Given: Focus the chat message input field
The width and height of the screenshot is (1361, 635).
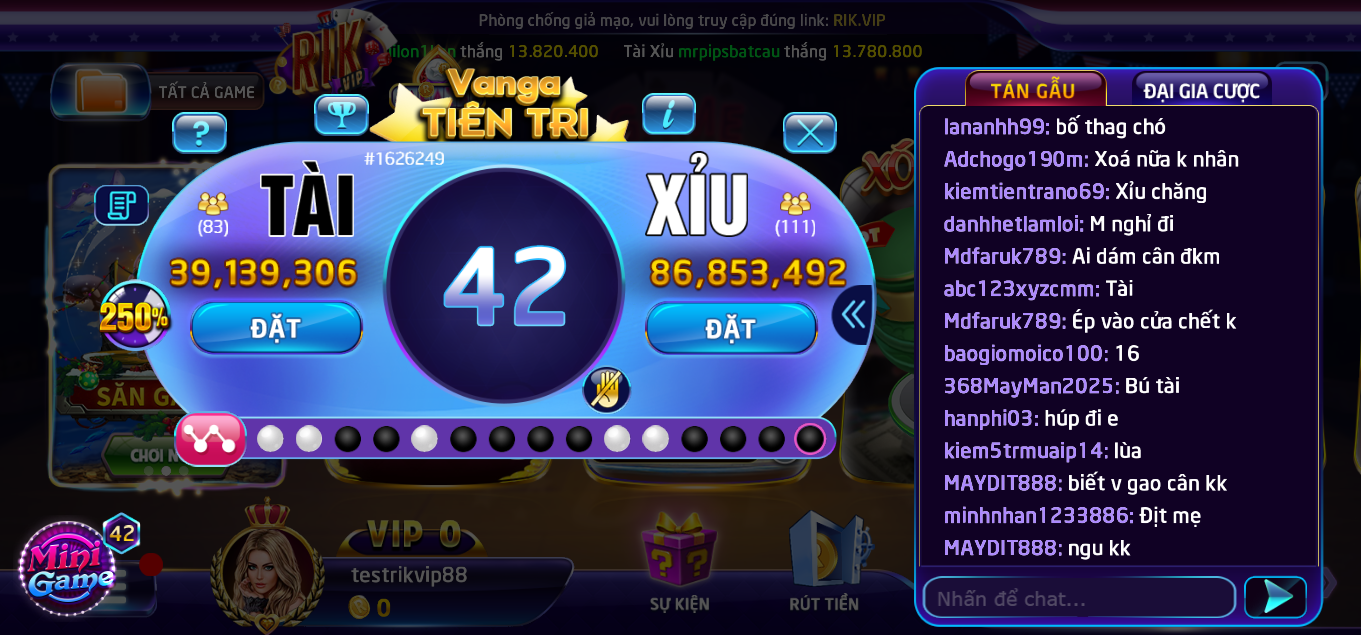Looking at the screenshot, I should coord(1078,598).
